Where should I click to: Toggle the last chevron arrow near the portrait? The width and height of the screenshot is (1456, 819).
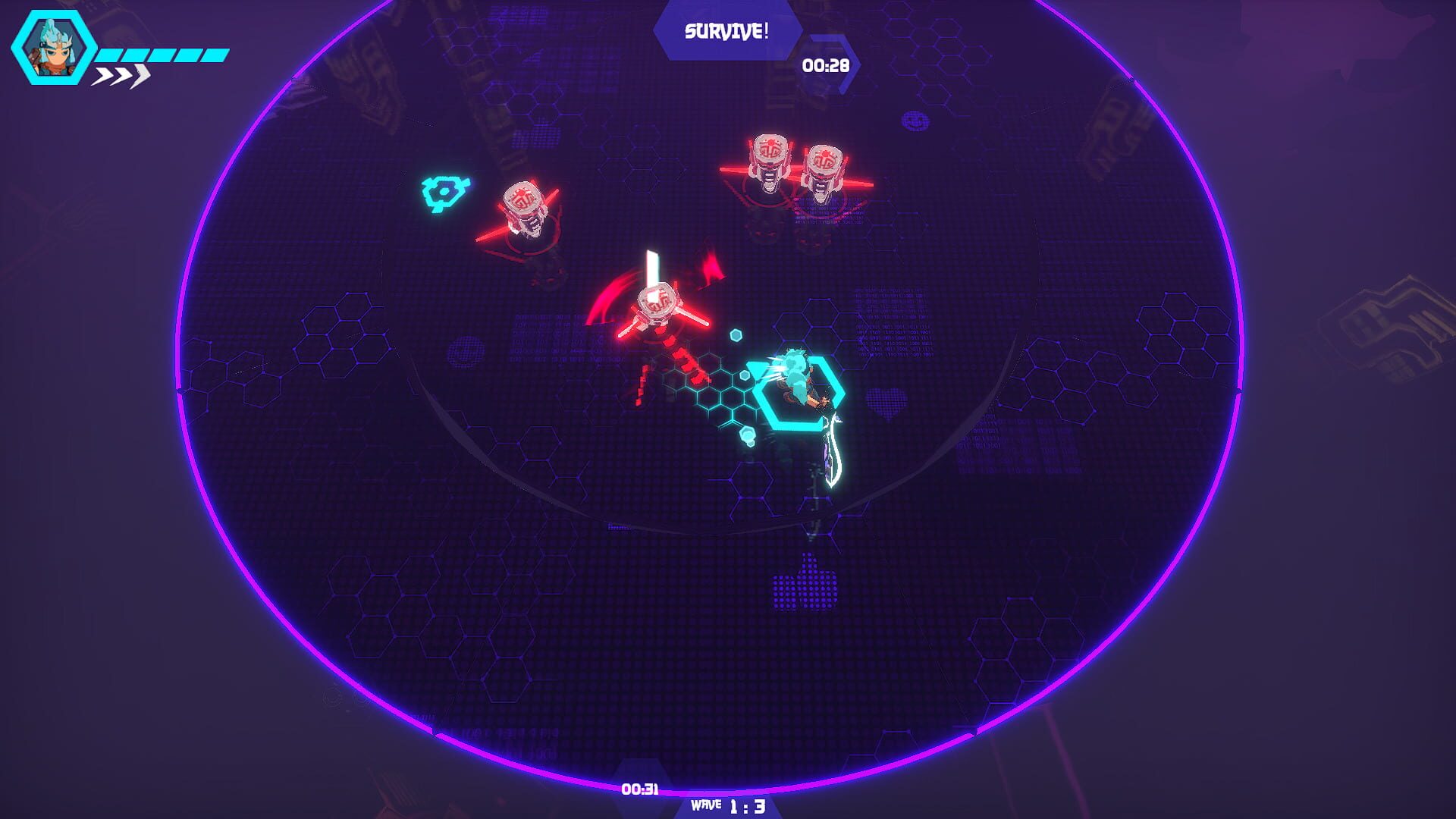tap(140, 76)
